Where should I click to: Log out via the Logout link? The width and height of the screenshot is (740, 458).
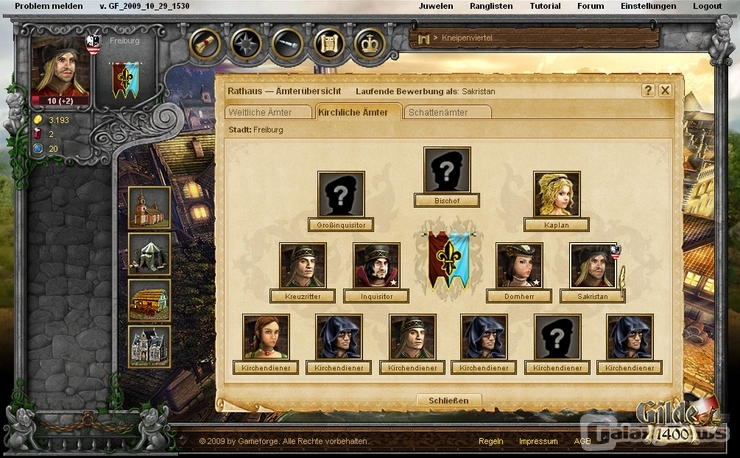point(707,6)
